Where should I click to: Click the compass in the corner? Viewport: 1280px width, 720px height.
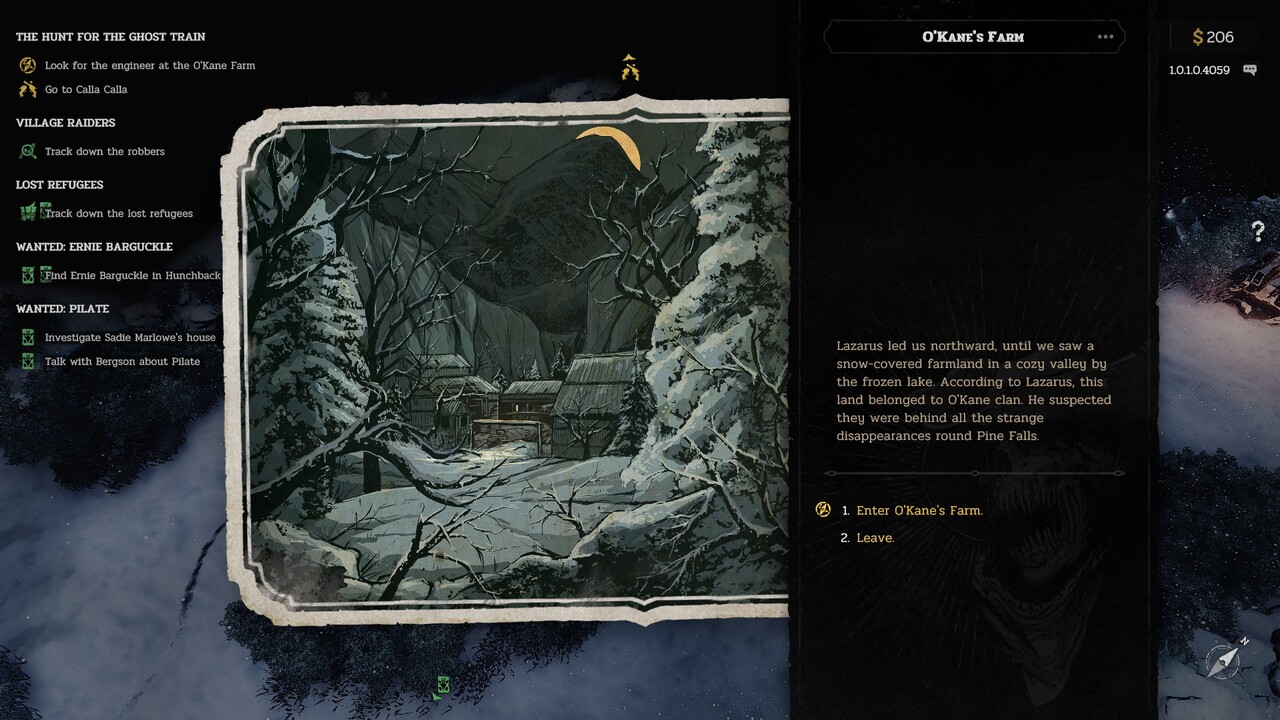(x=1224, y=659)
